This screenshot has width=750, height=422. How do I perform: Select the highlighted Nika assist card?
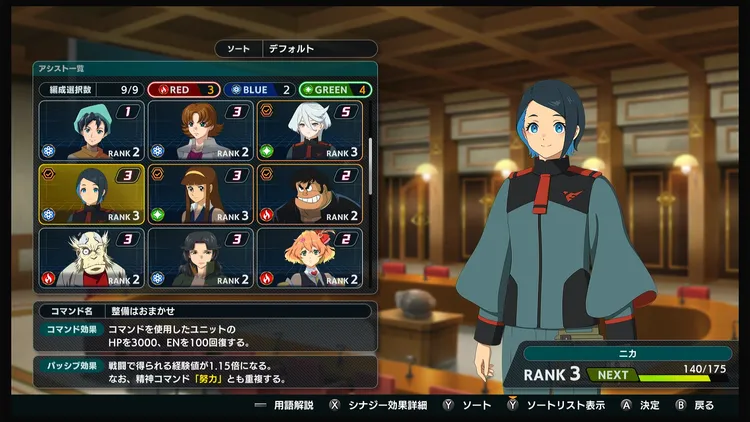(91, 194)
